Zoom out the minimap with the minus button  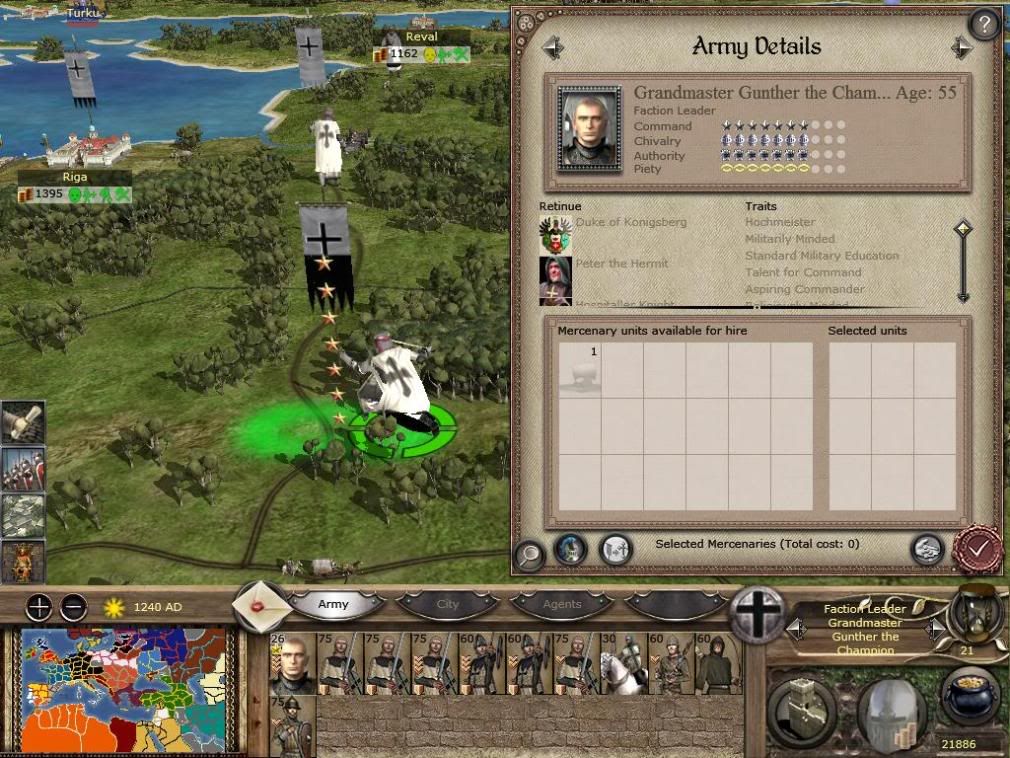(73, 606)
